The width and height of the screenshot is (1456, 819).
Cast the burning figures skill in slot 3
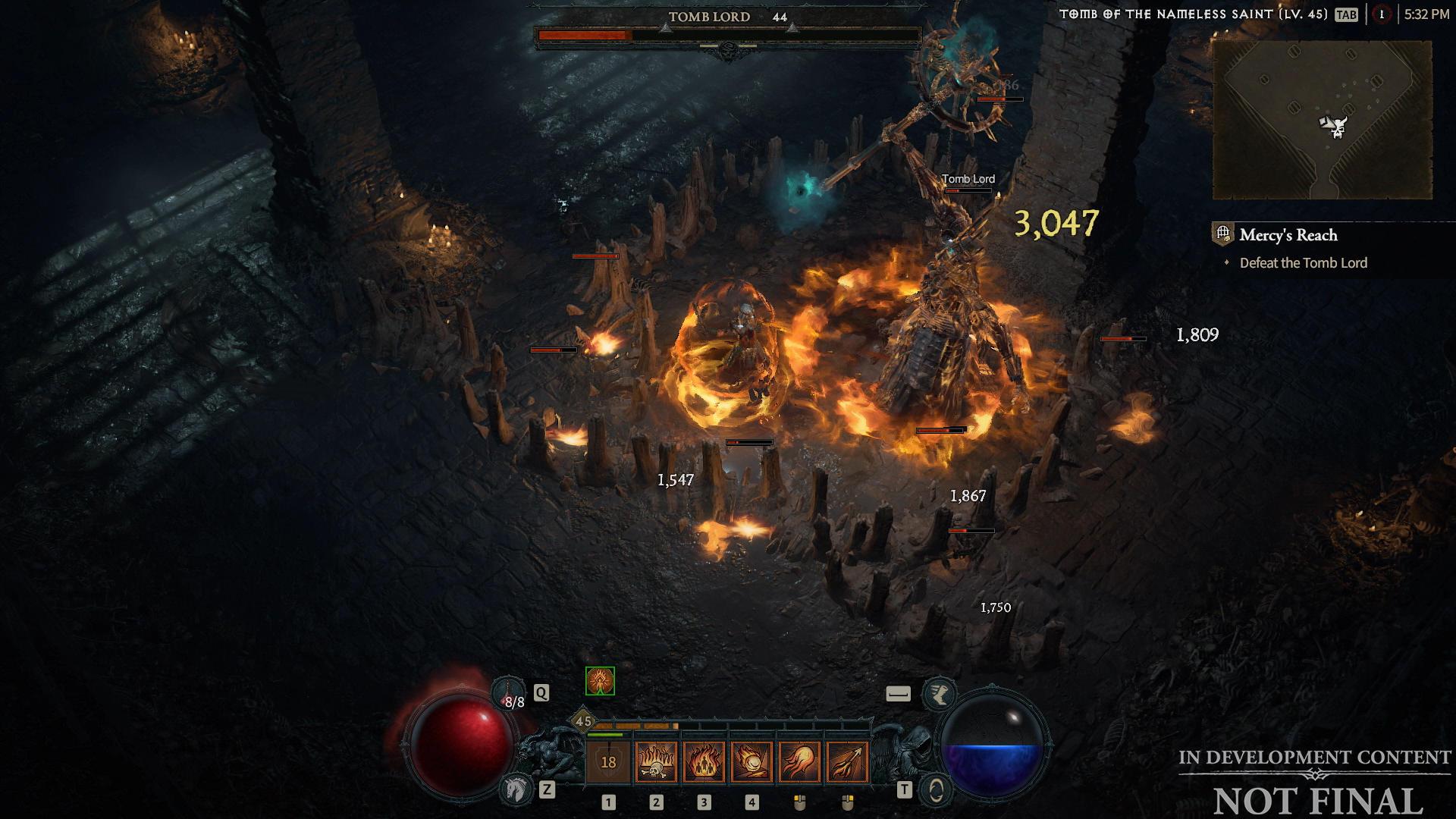pyautogui.click(x=705, y=761)
